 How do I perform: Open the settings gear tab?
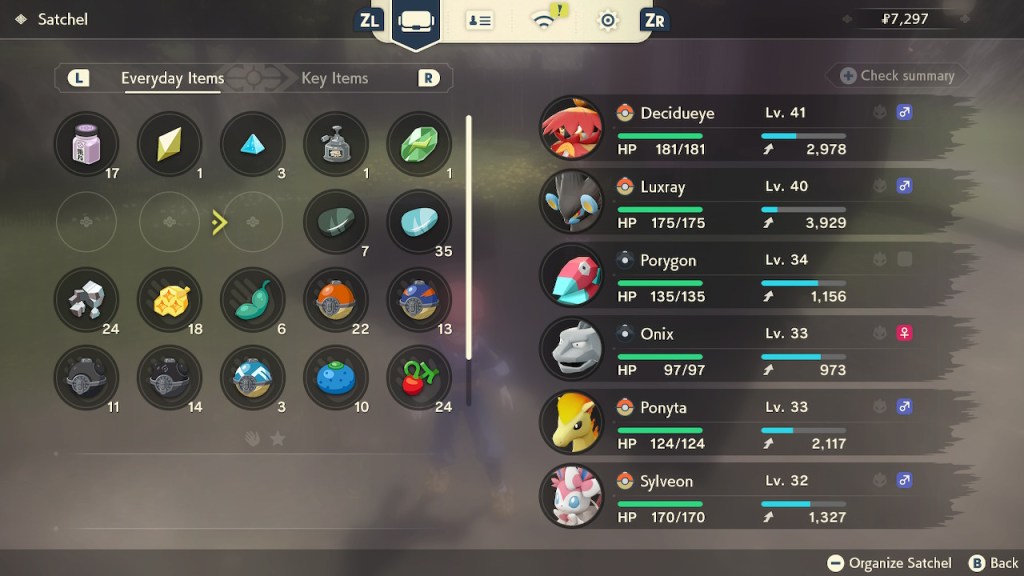[x=607, y=20]
